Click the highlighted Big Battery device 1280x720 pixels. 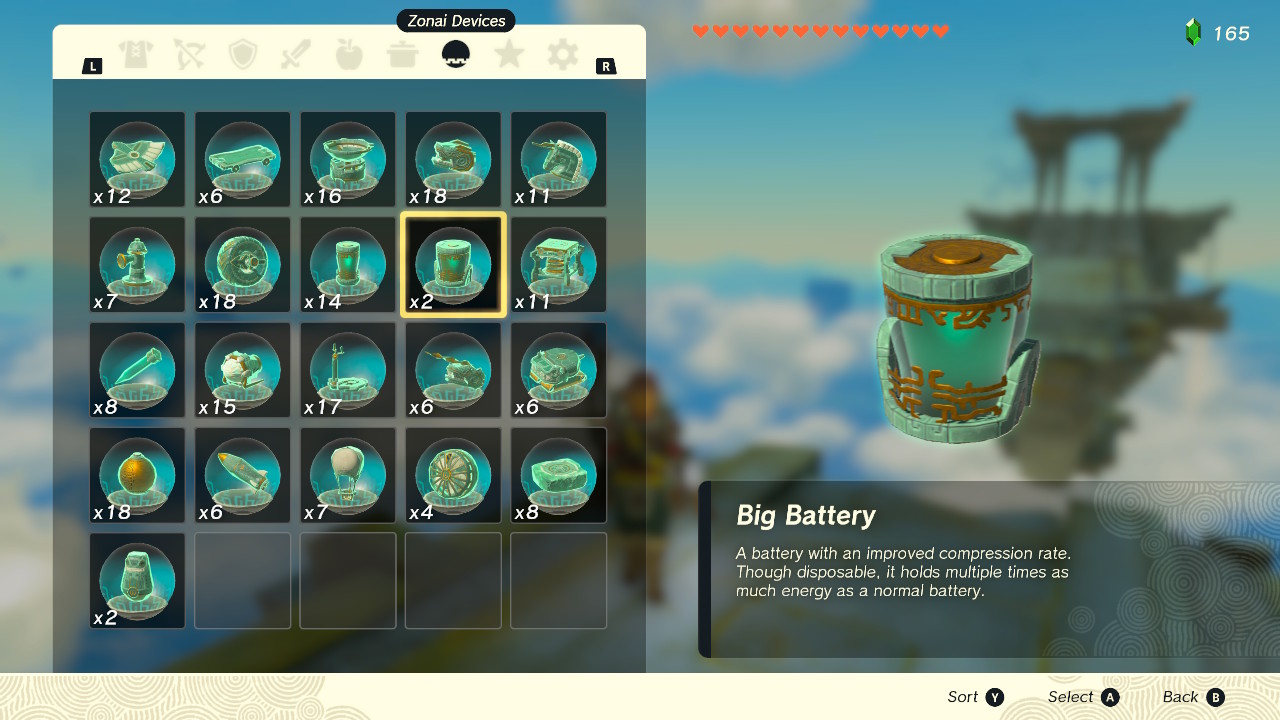coord(452,264)
